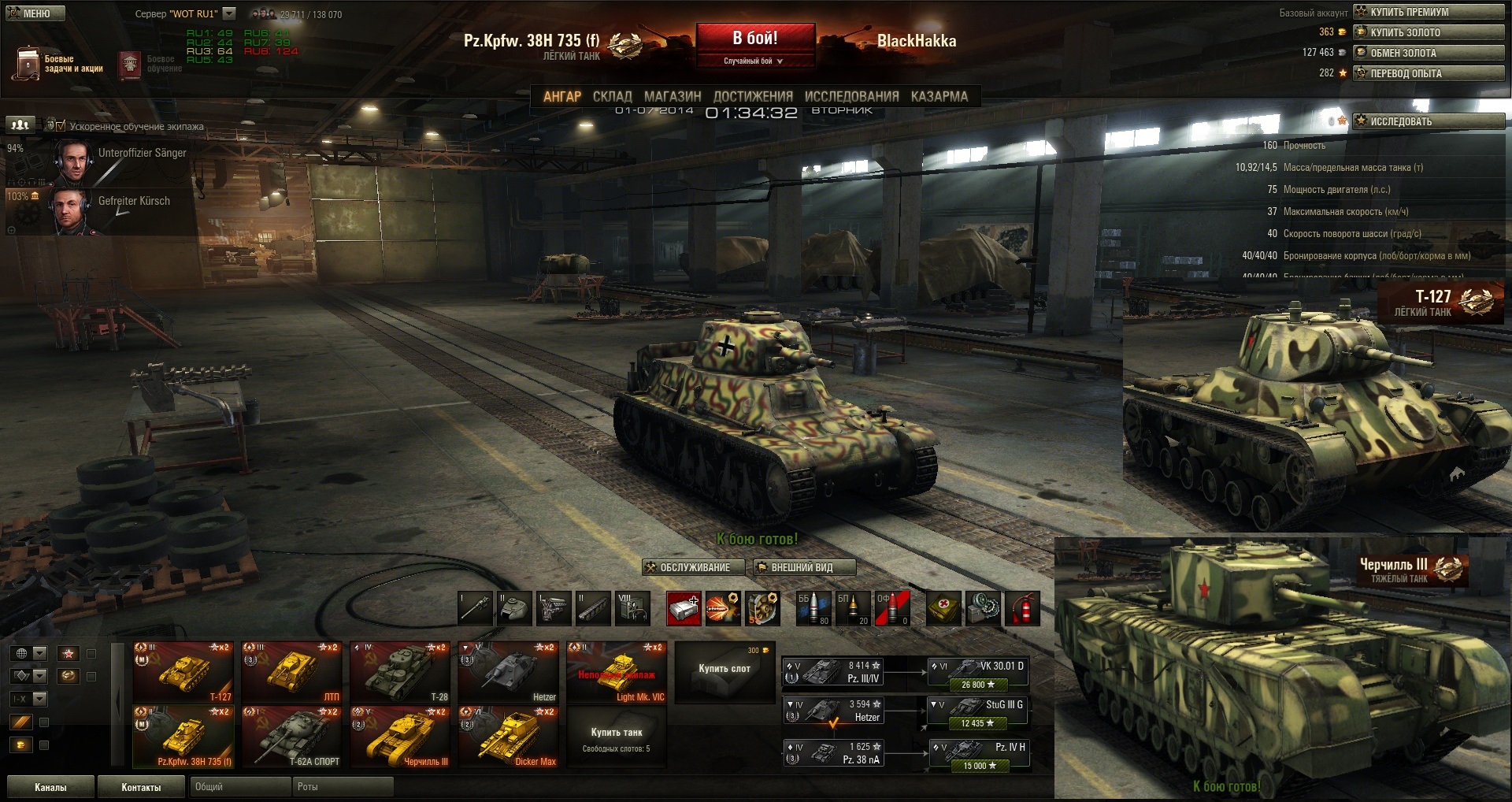Open the МЕНЮ button
The width and height of the screenshot is (1512, 802).
point(35,13)
